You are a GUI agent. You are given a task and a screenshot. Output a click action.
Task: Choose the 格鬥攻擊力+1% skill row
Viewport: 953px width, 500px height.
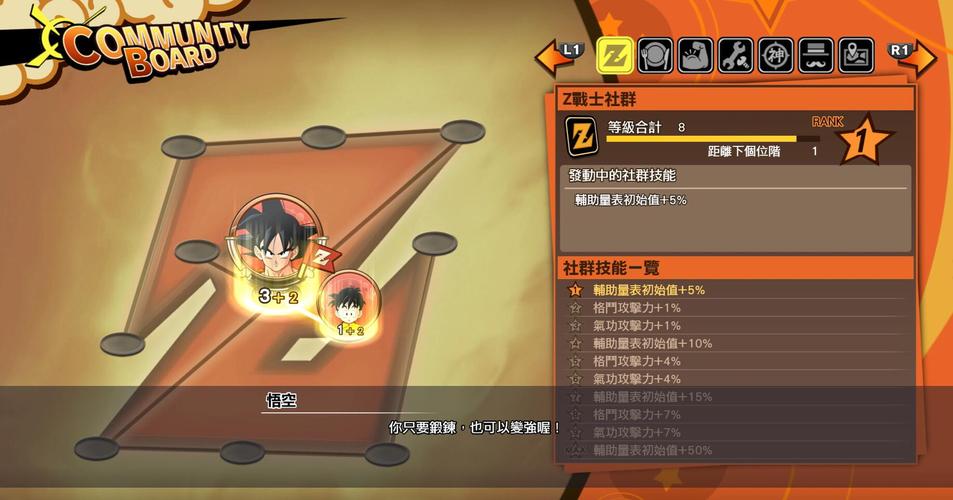pos(737,308)
